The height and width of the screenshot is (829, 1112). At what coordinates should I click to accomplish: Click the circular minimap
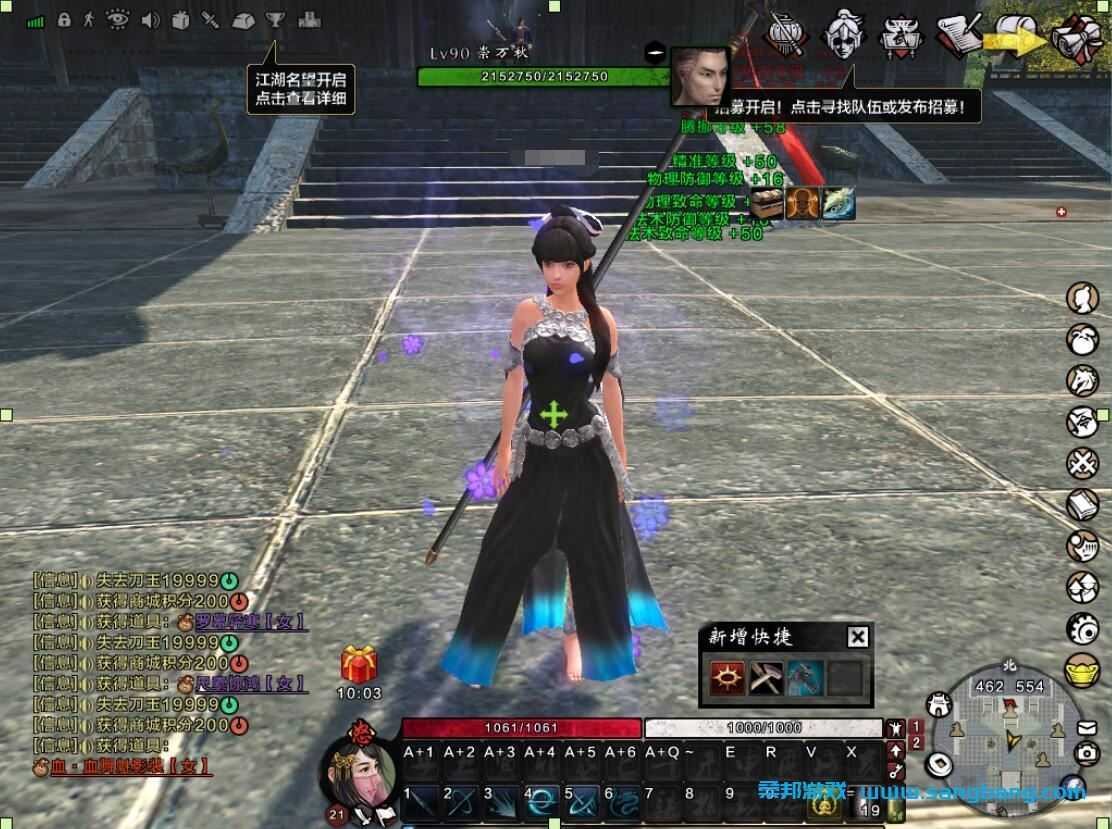(1010, 740)
